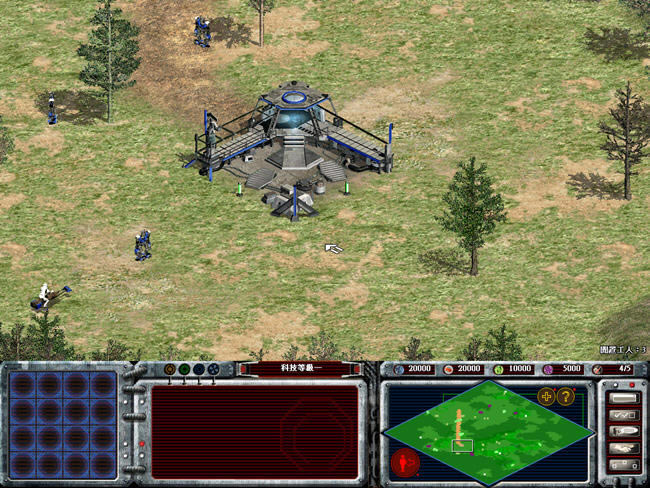
Task: Open help with the question mark button
Action: click(565, 396)
